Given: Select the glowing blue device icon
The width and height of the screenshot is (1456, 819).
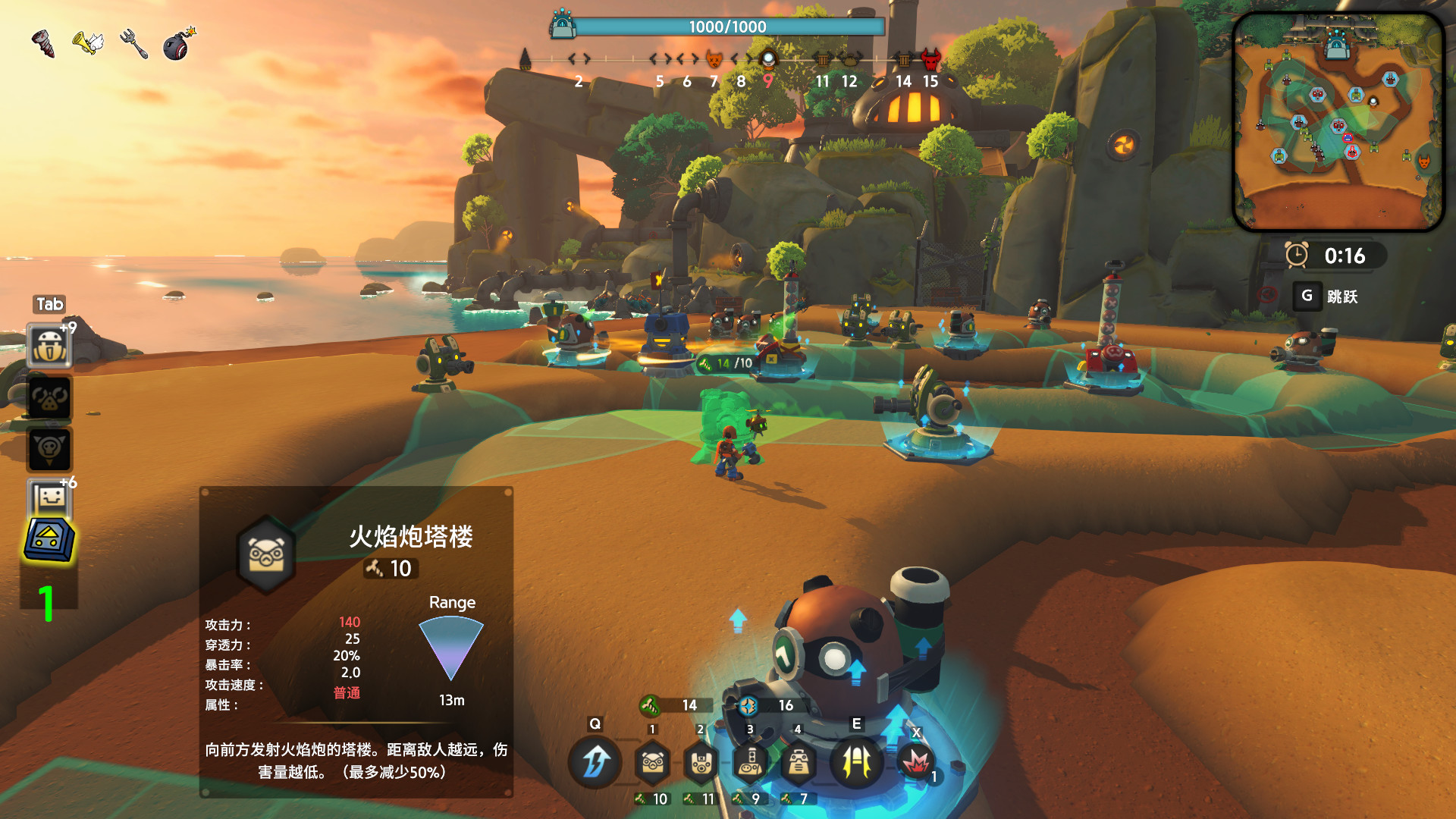Looking at the screenshot, I should [50, 540].
